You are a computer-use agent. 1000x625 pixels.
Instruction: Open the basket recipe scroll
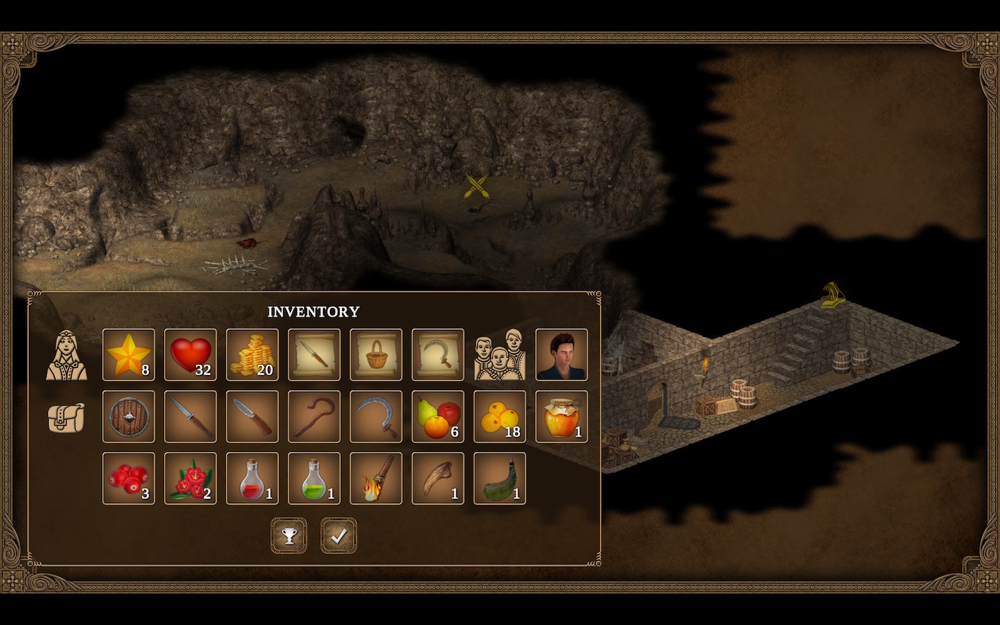pyautogui.click(x=377, y=355)
